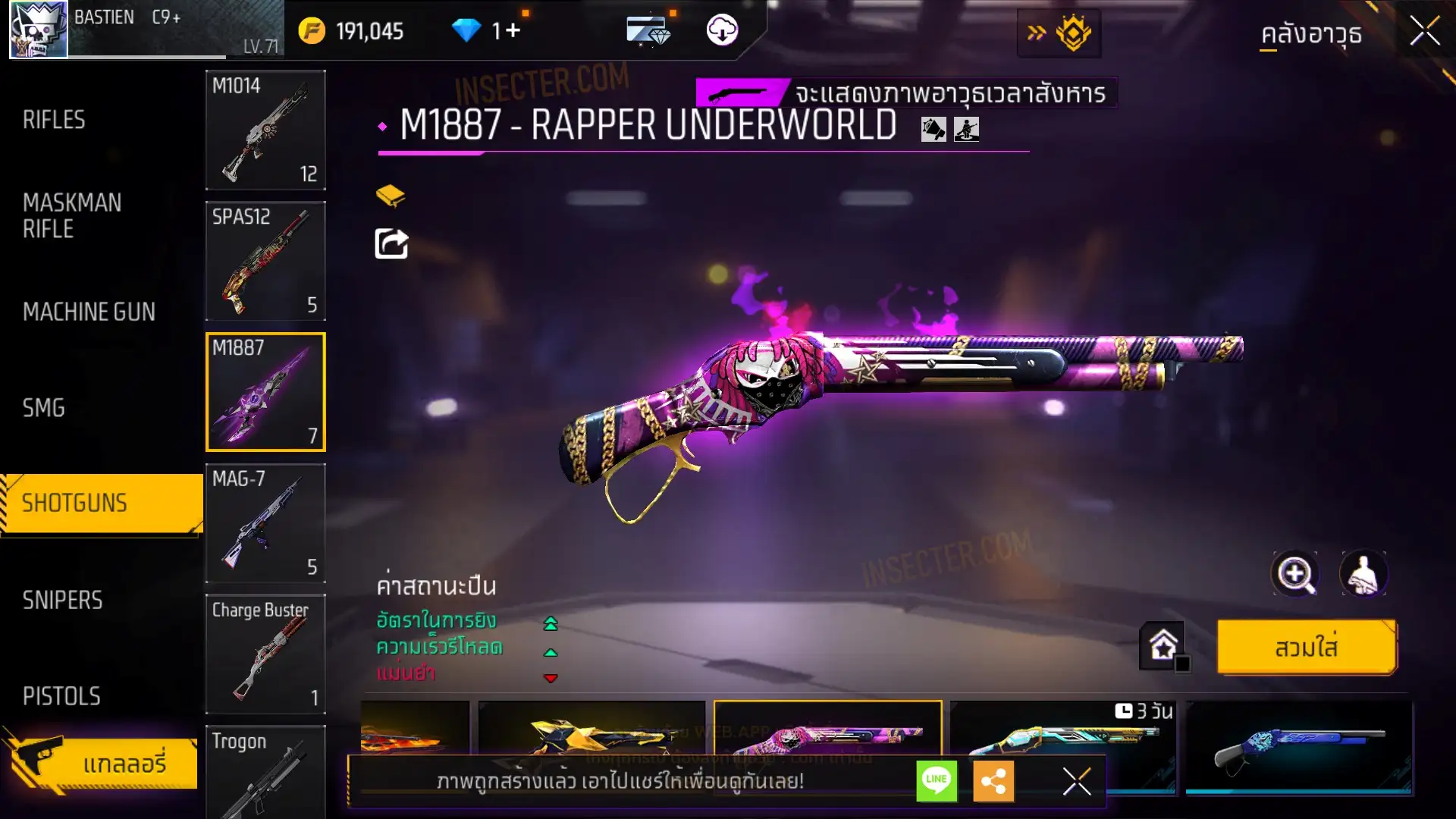This screenshot has height=819, width=1456.
Task: Share the image via LINE
Action: 937,780
